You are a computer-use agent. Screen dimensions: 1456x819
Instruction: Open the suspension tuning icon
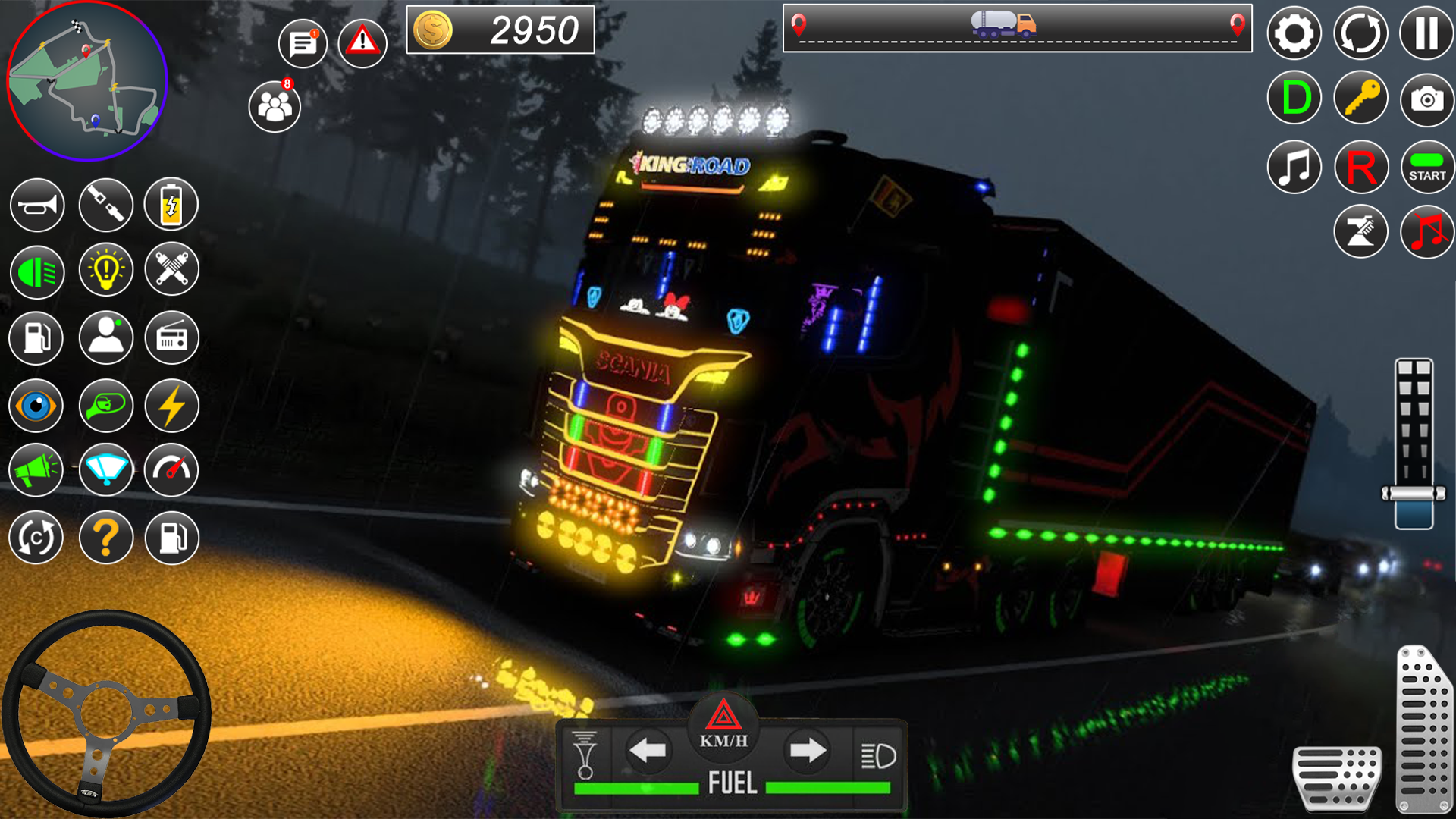click(x=171, y=269)
